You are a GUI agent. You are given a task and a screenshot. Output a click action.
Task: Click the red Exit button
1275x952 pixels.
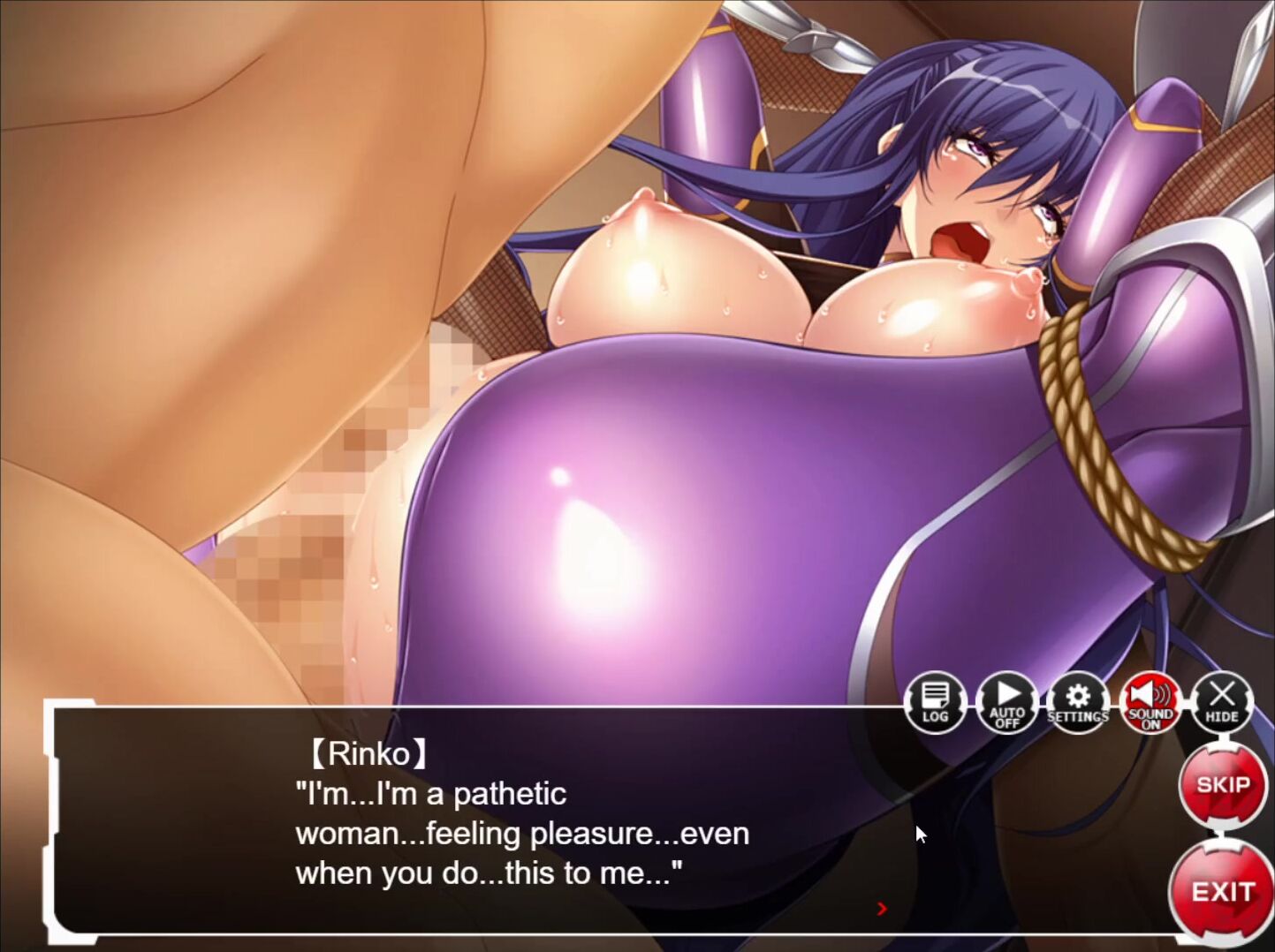click(1223, 892)
